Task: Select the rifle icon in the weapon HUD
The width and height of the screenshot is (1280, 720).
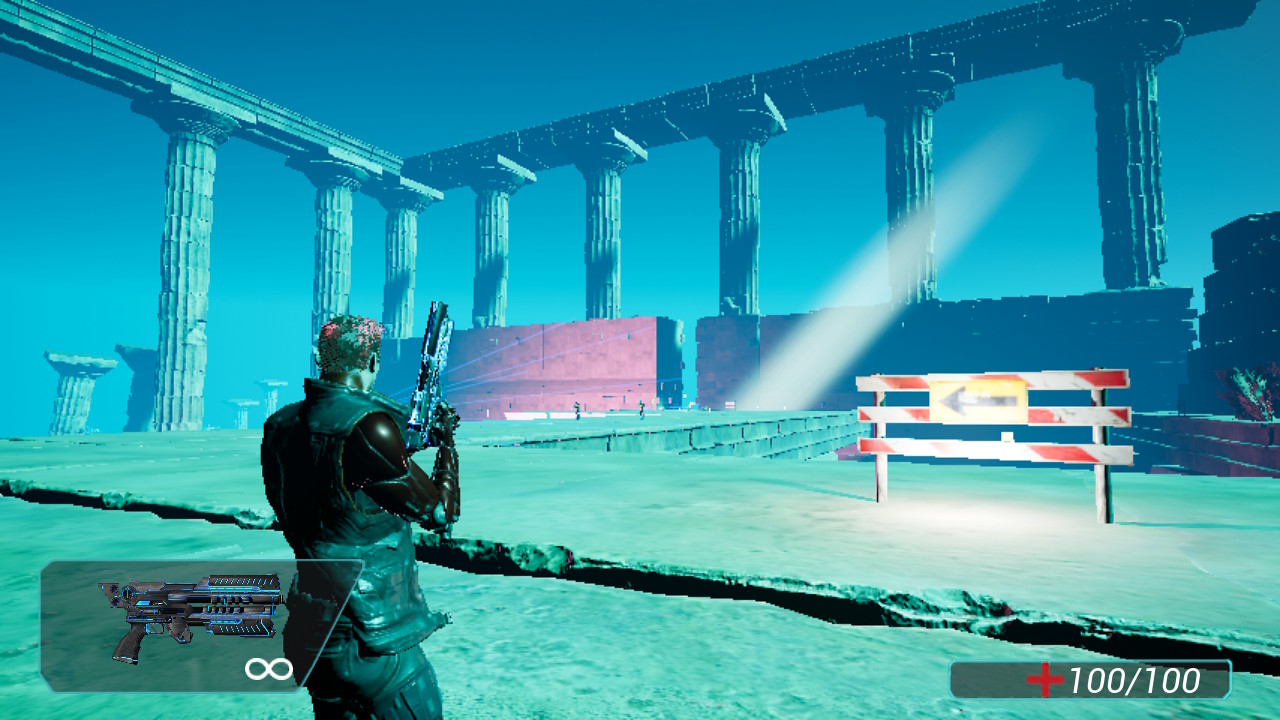Action: click(190, 612)
